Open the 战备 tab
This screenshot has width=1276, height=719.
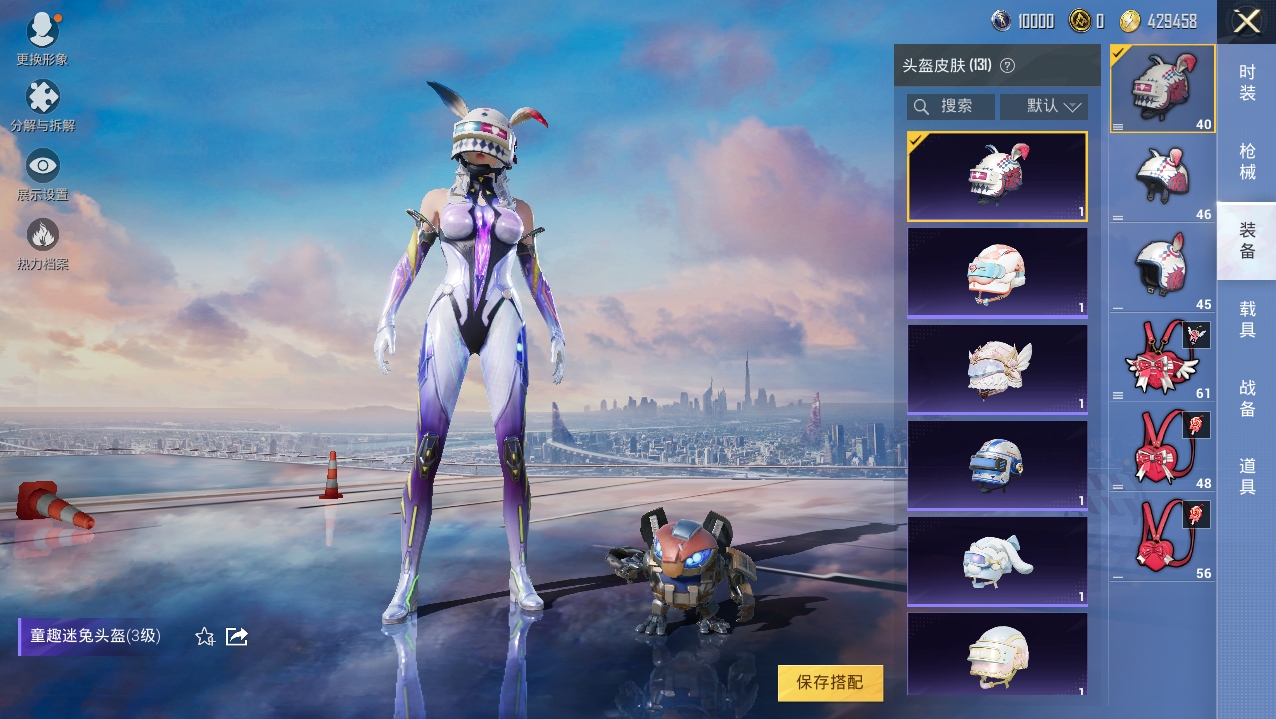click(x=1247, y=398)
